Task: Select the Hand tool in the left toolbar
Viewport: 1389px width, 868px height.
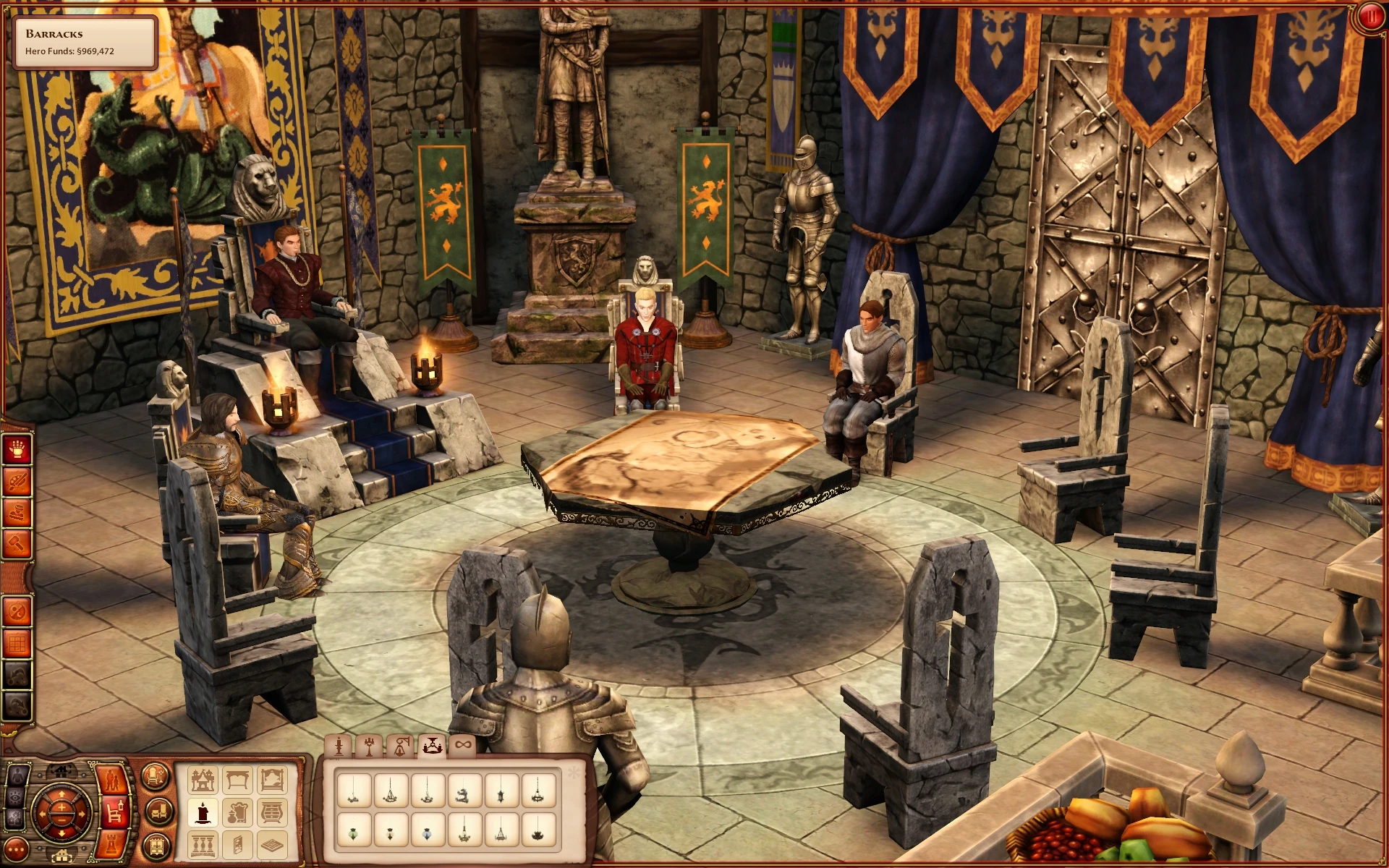Action: click(x=17, y=451)
